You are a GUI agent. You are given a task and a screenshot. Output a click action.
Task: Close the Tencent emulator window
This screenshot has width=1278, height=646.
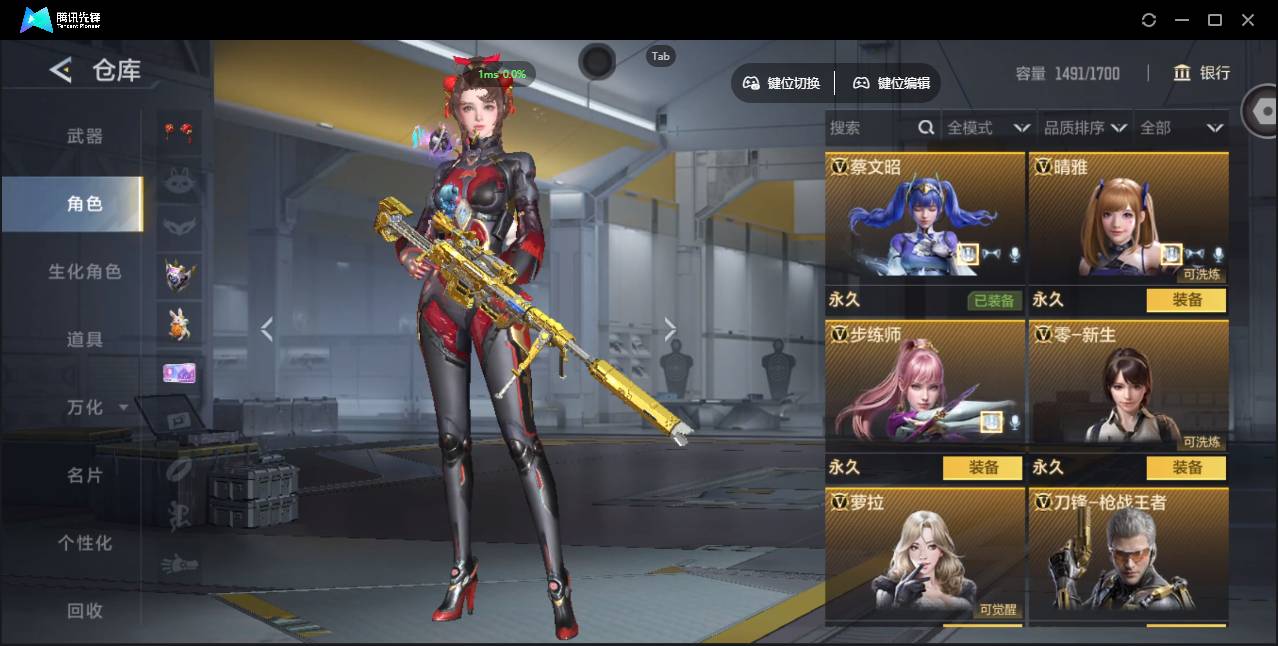click(x=1248, y=20)
